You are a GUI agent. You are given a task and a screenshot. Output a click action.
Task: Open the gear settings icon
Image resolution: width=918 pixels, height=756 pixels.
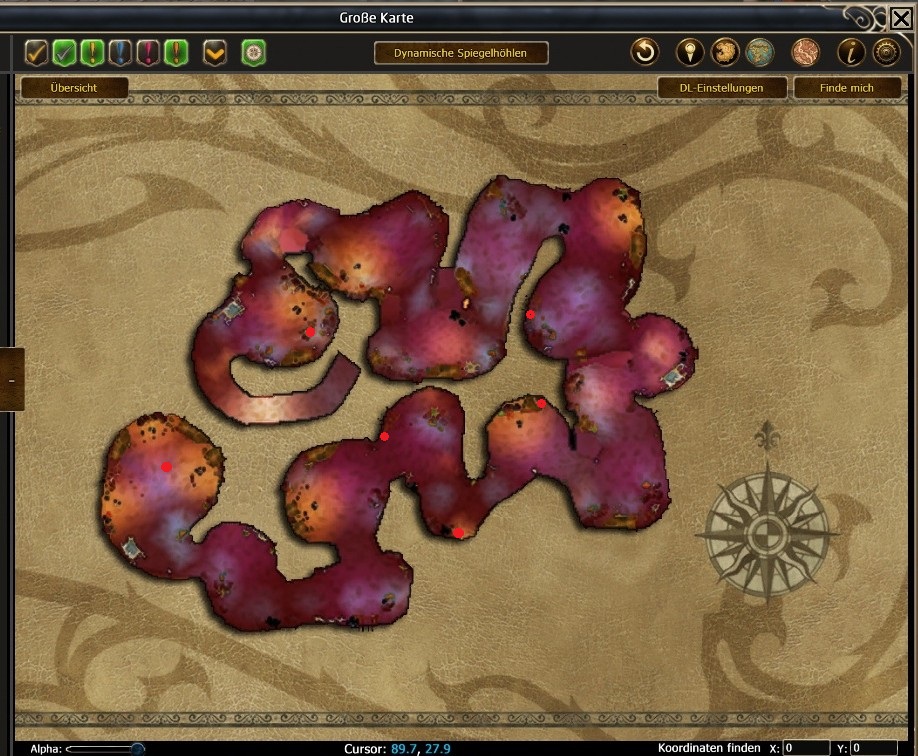(886, 52)
